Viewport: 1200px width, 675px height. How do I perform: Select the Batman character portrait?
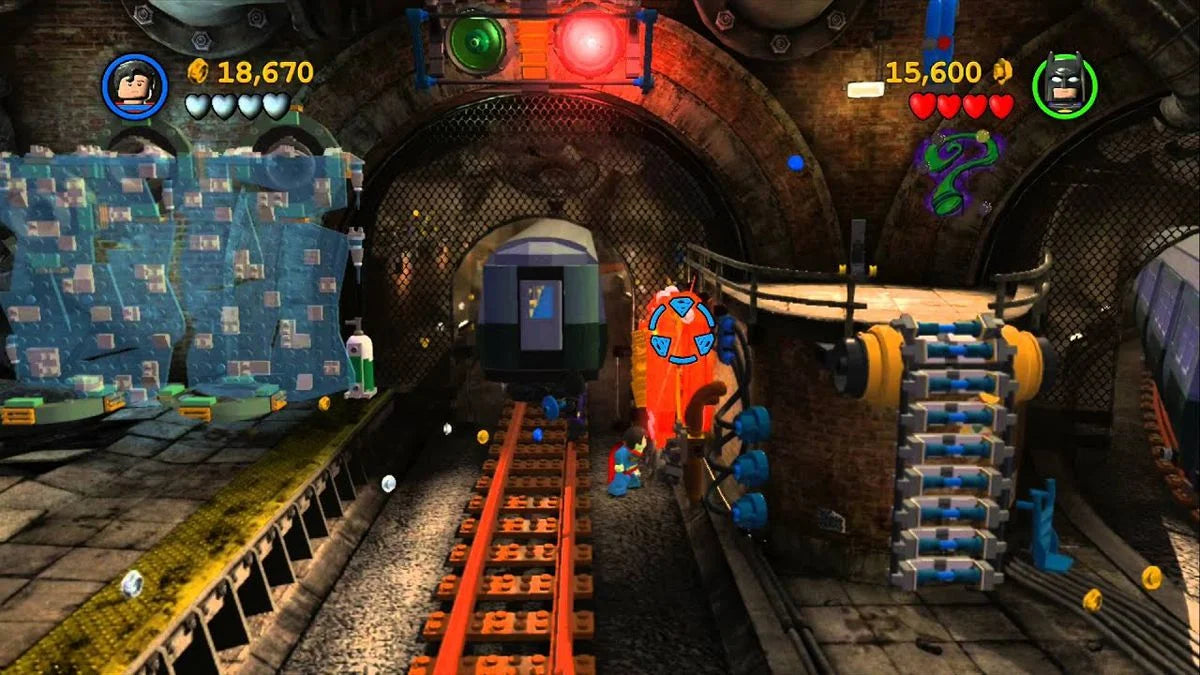[x=1064, y=85]
